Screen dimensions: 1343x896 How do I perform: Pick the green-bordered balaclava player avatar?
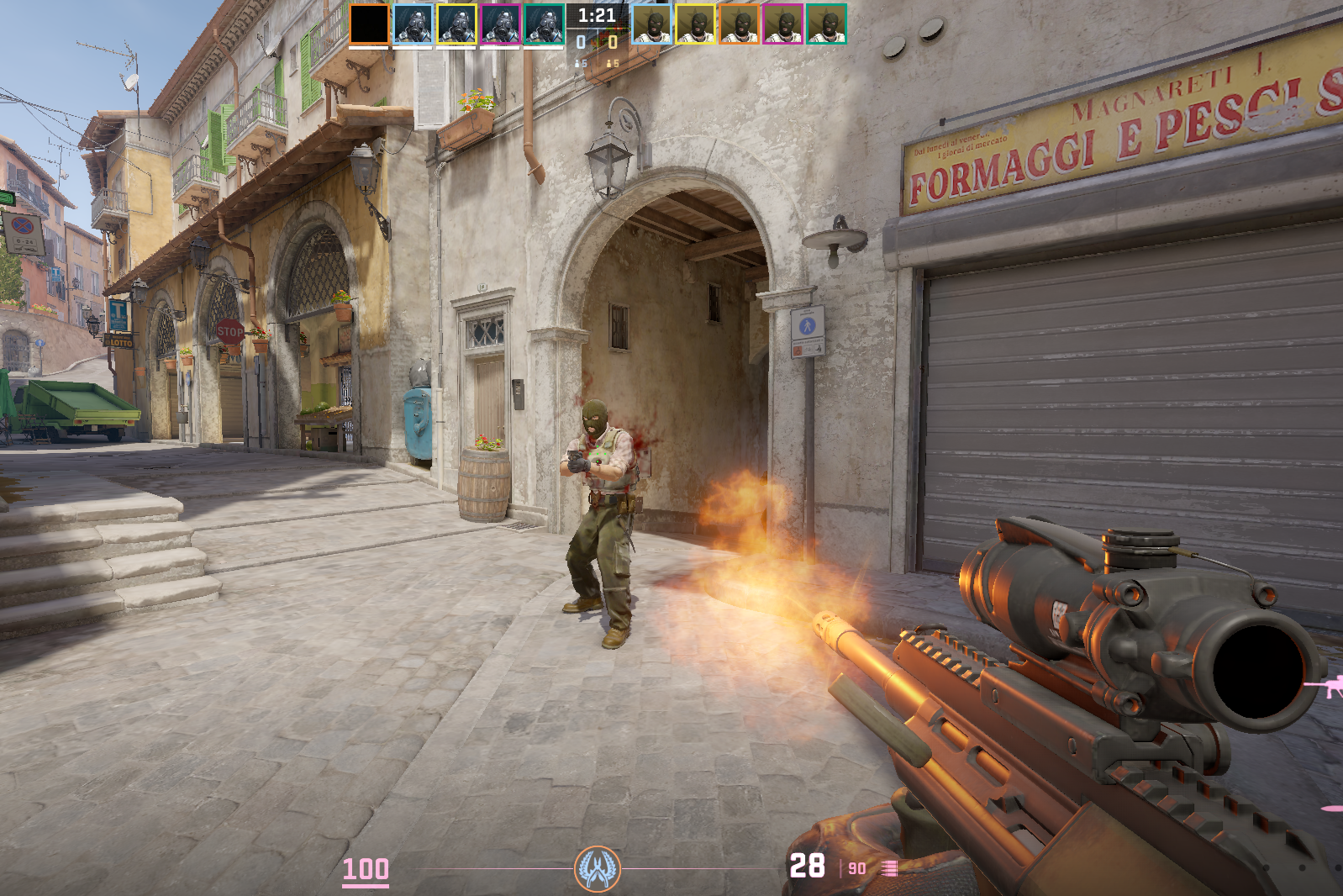pos(826,24)
